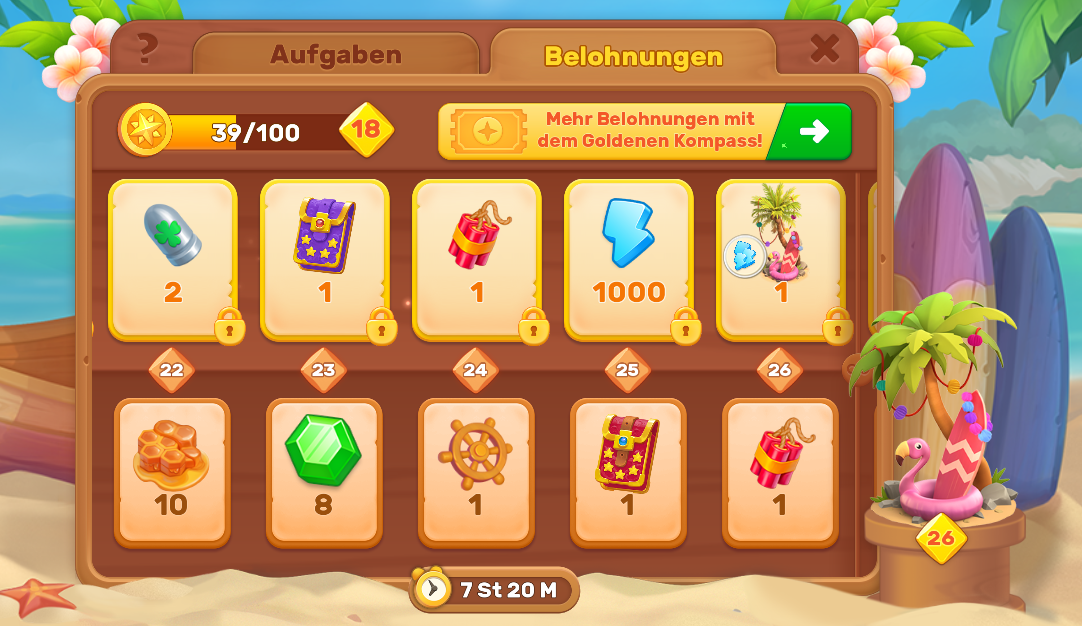The width and height of the screenshot is (1082, 626).
Task: Pick the ship wheel reward card
Action: 475,472
